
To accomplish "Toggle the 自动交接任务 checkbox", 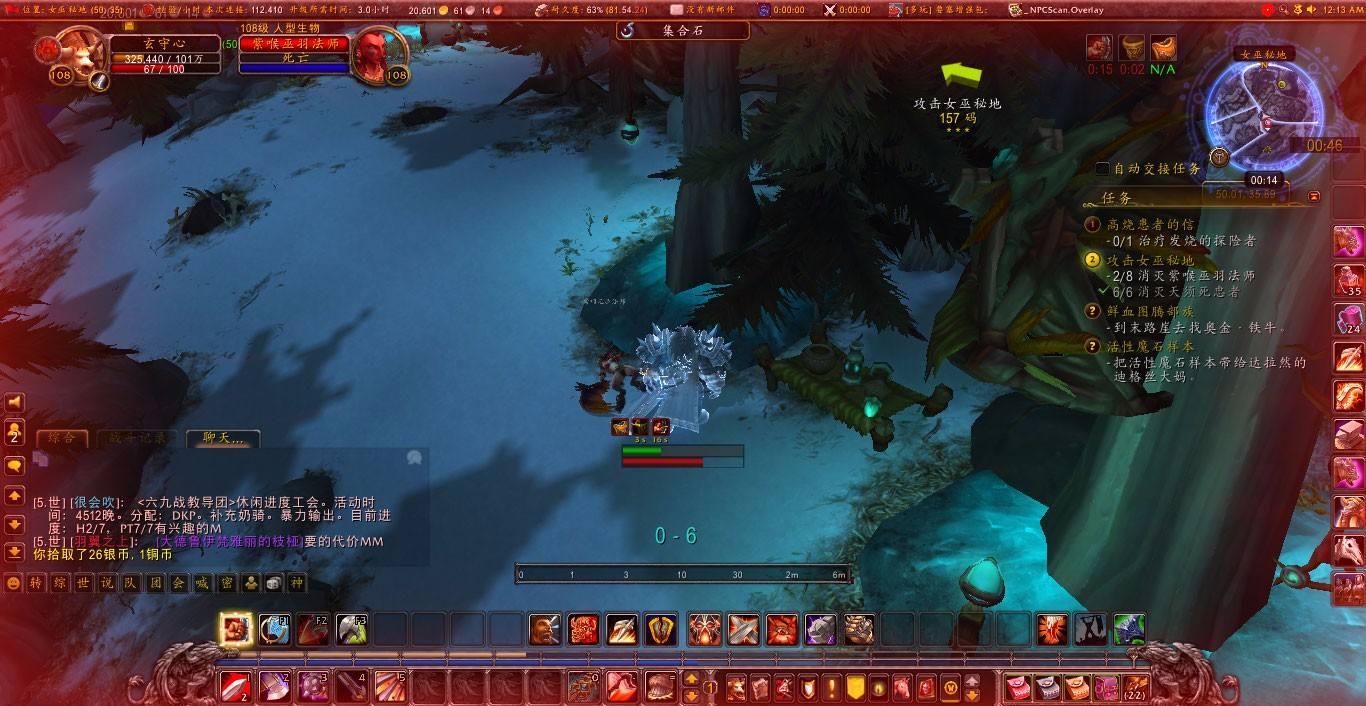I will pos(1102,169).
